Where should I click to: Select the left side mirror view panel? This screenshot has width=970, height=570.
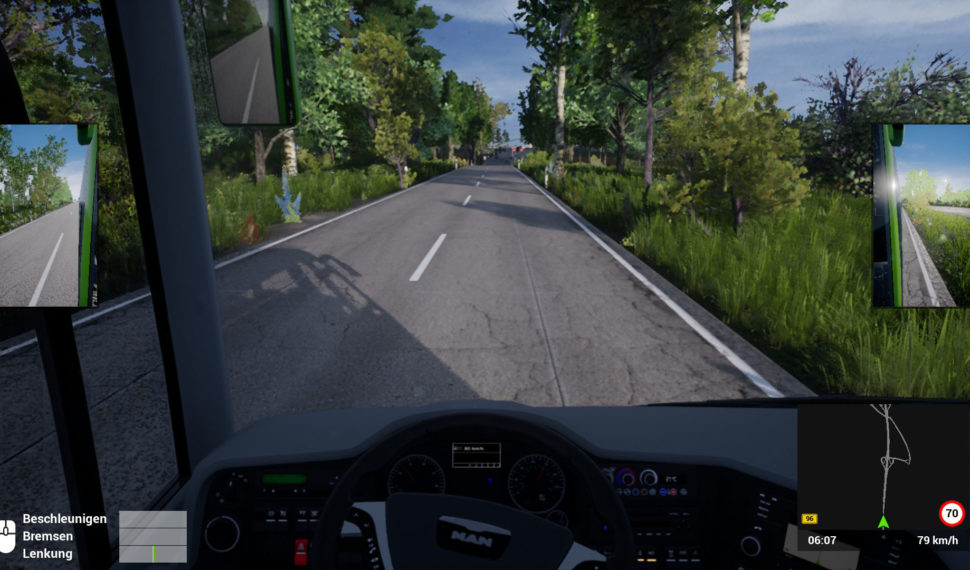(x=47, y=215)
